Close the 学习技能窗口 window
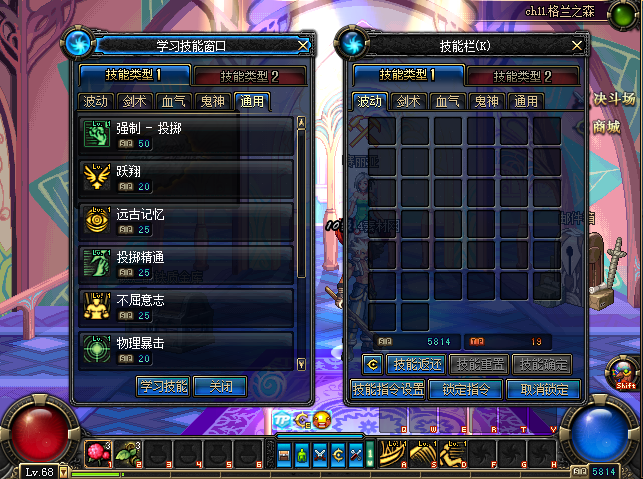Viewport: 643px width, 479px height. (x=304, y=45)
